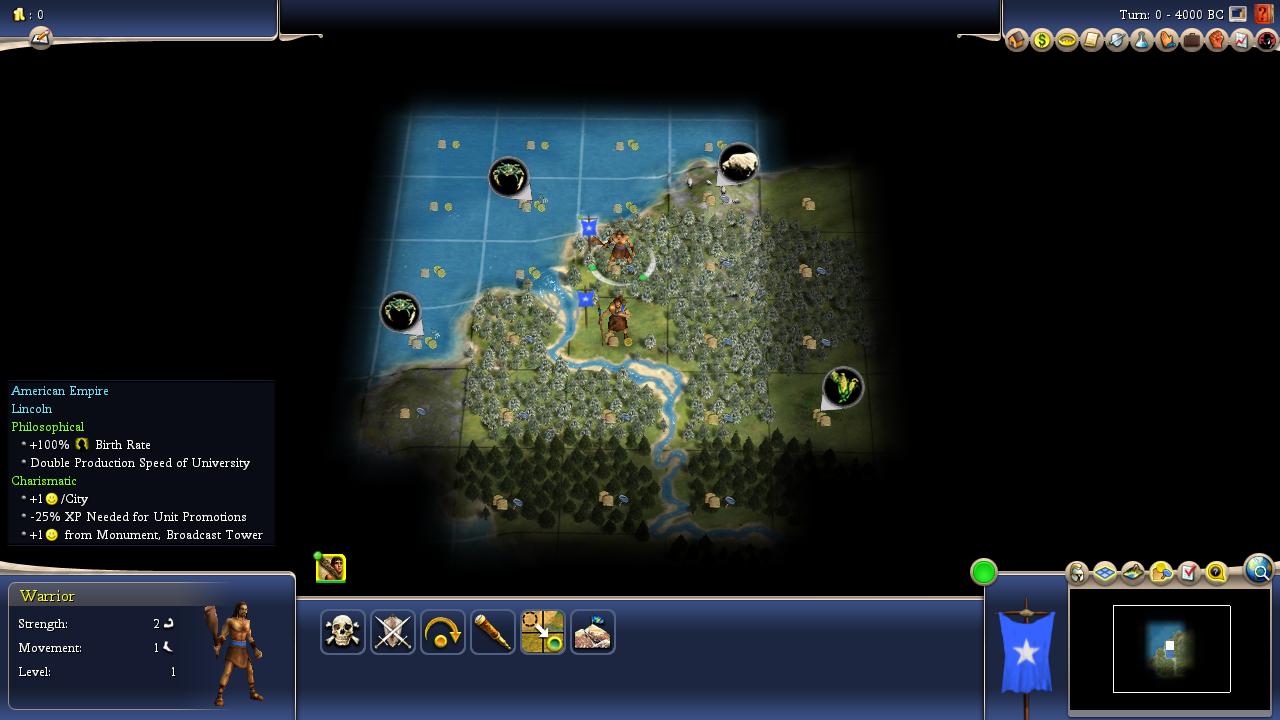
Task: Open the Finance Advisor dollar icon
Action: coord(1042,41)
